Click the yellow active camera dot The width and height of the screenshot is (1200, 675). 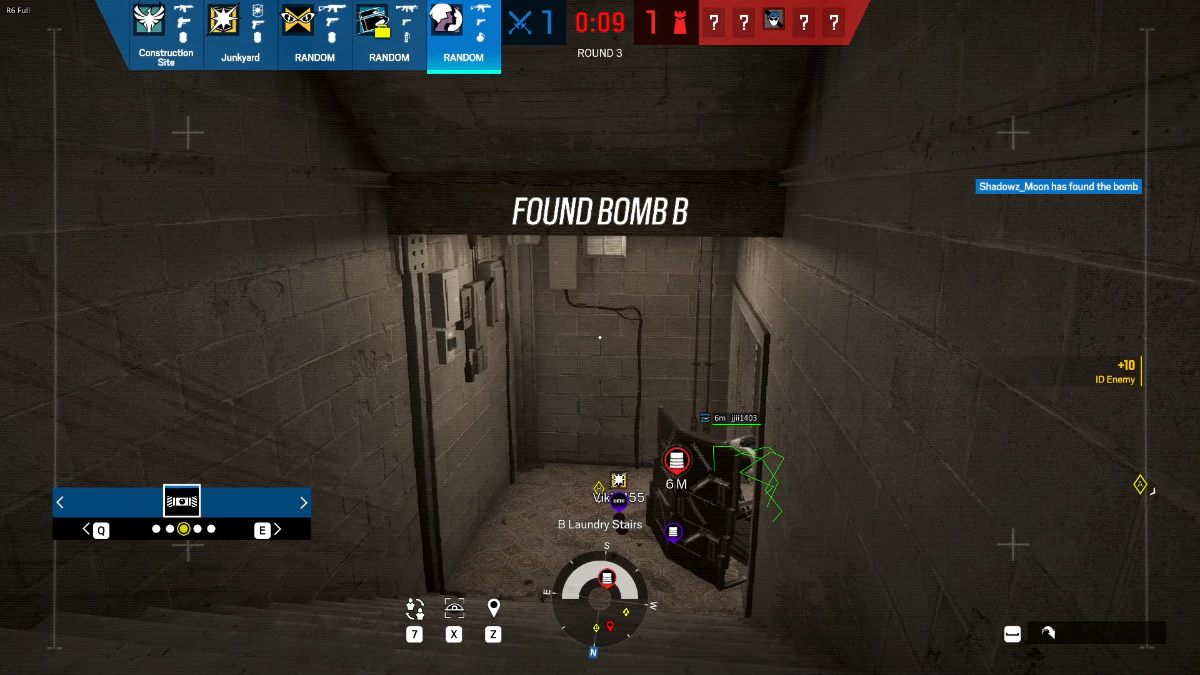pyautogui.click(x=184, y=529)
